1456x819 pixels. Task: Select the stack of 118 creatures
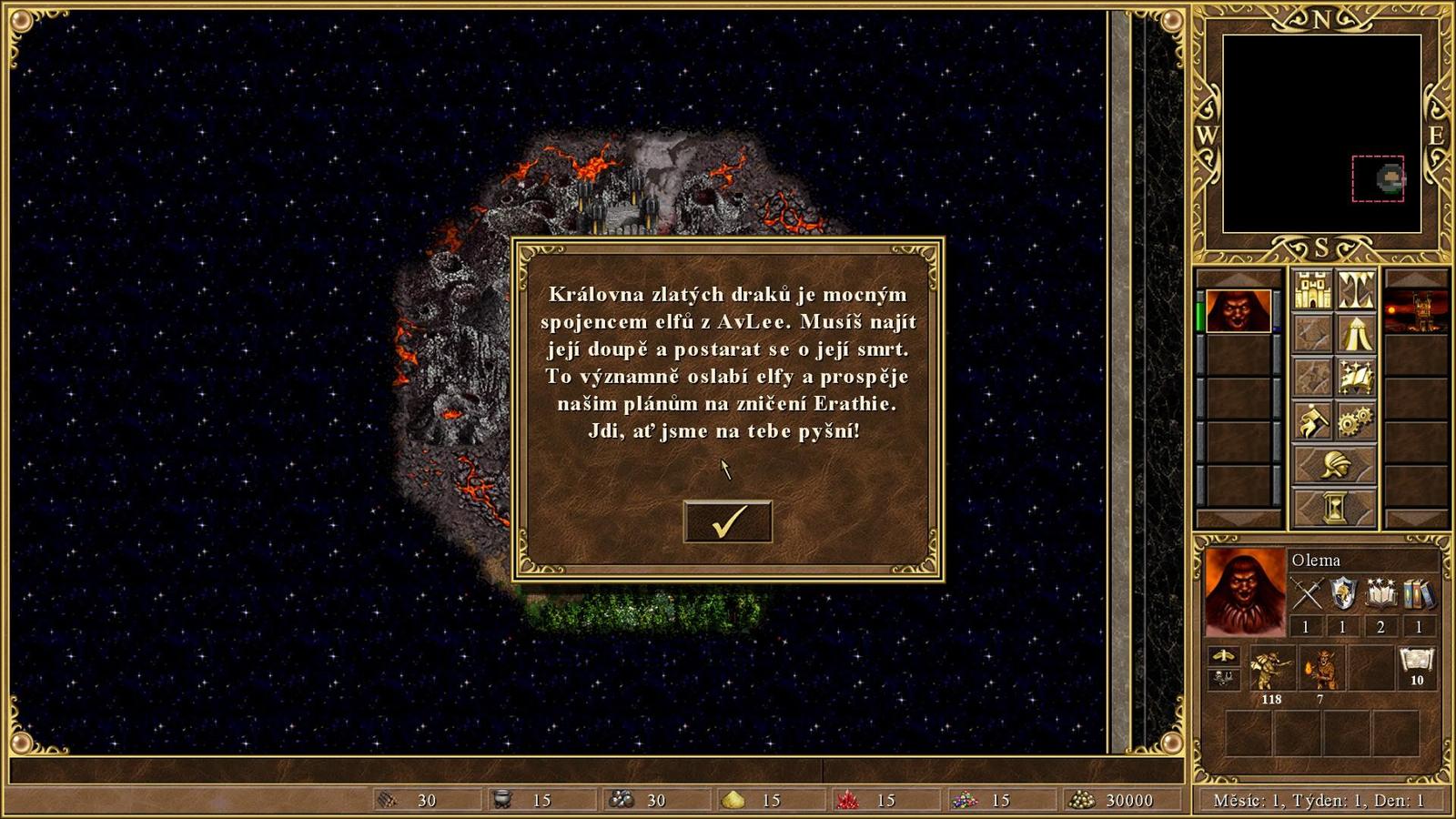coord(1273,667)
